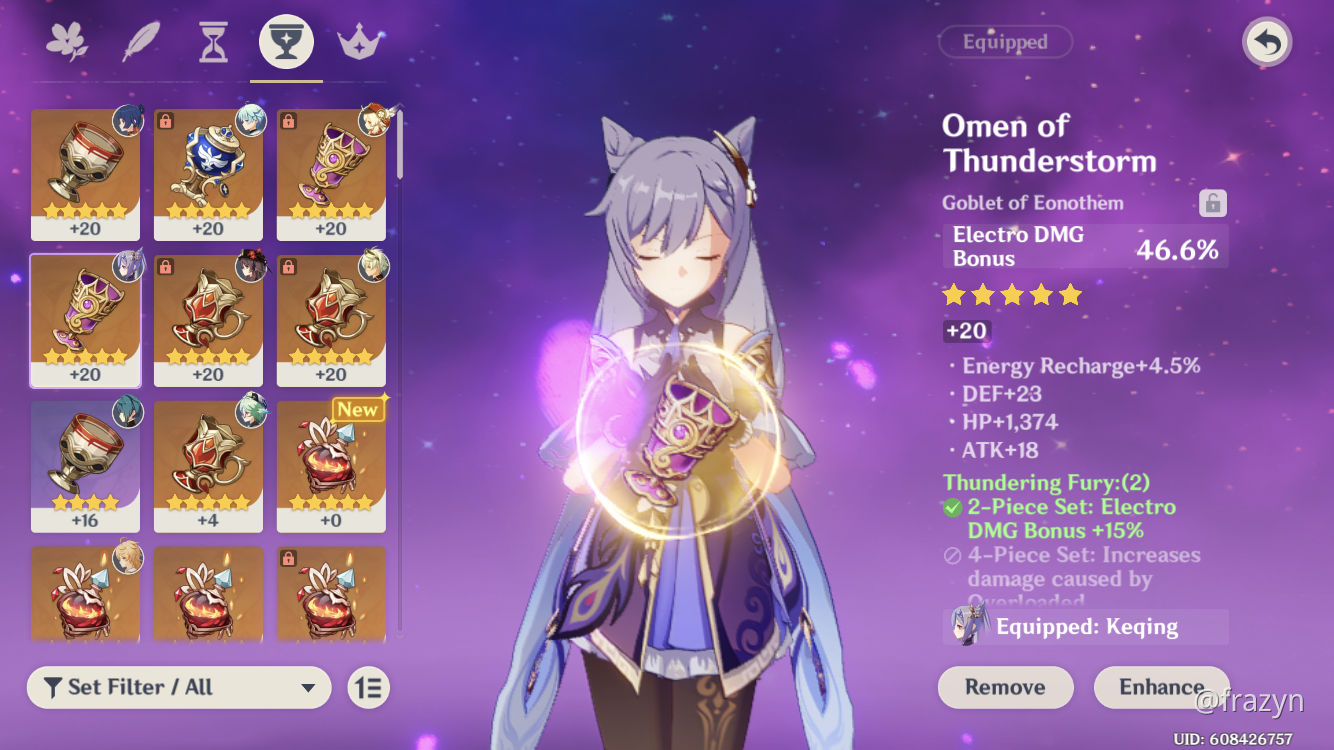1334x750 pixels.
Task: Click the sort order icon beside Set Filter
Action: tap(368, 688)
